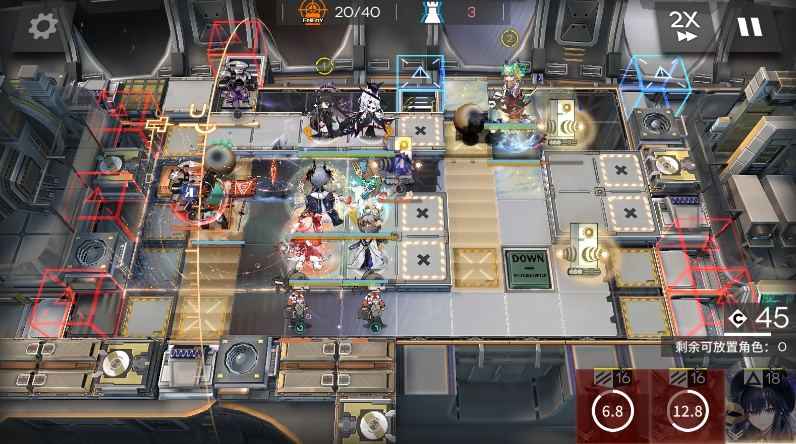The height and width of the screenshot is (444, 796).
Task: Select the operator card with 12.8 redeploy timer
Action: tap(685, 408)
